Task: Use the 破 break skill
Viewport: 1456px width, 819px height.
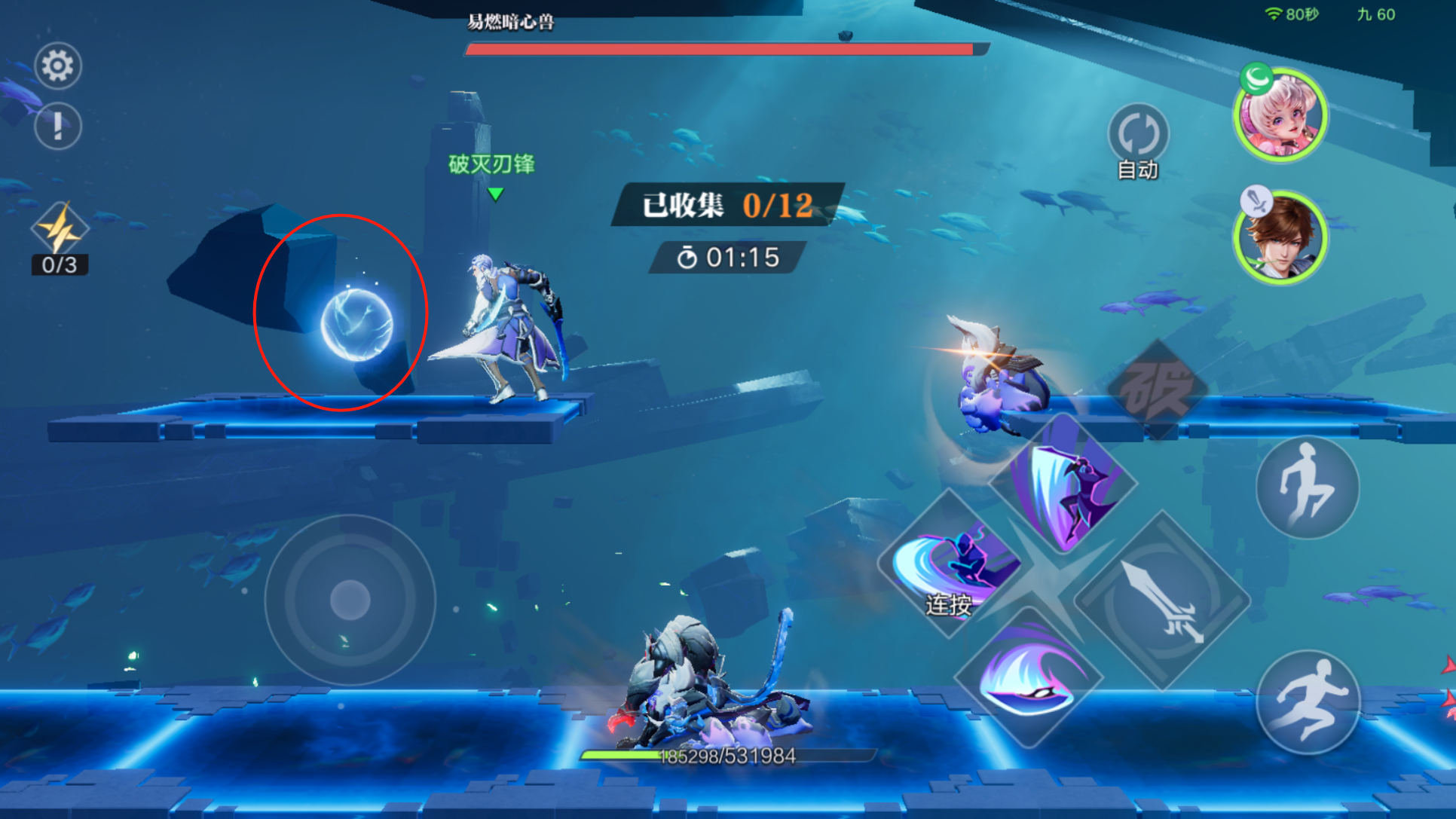Action: click(x=1157, y=389)
